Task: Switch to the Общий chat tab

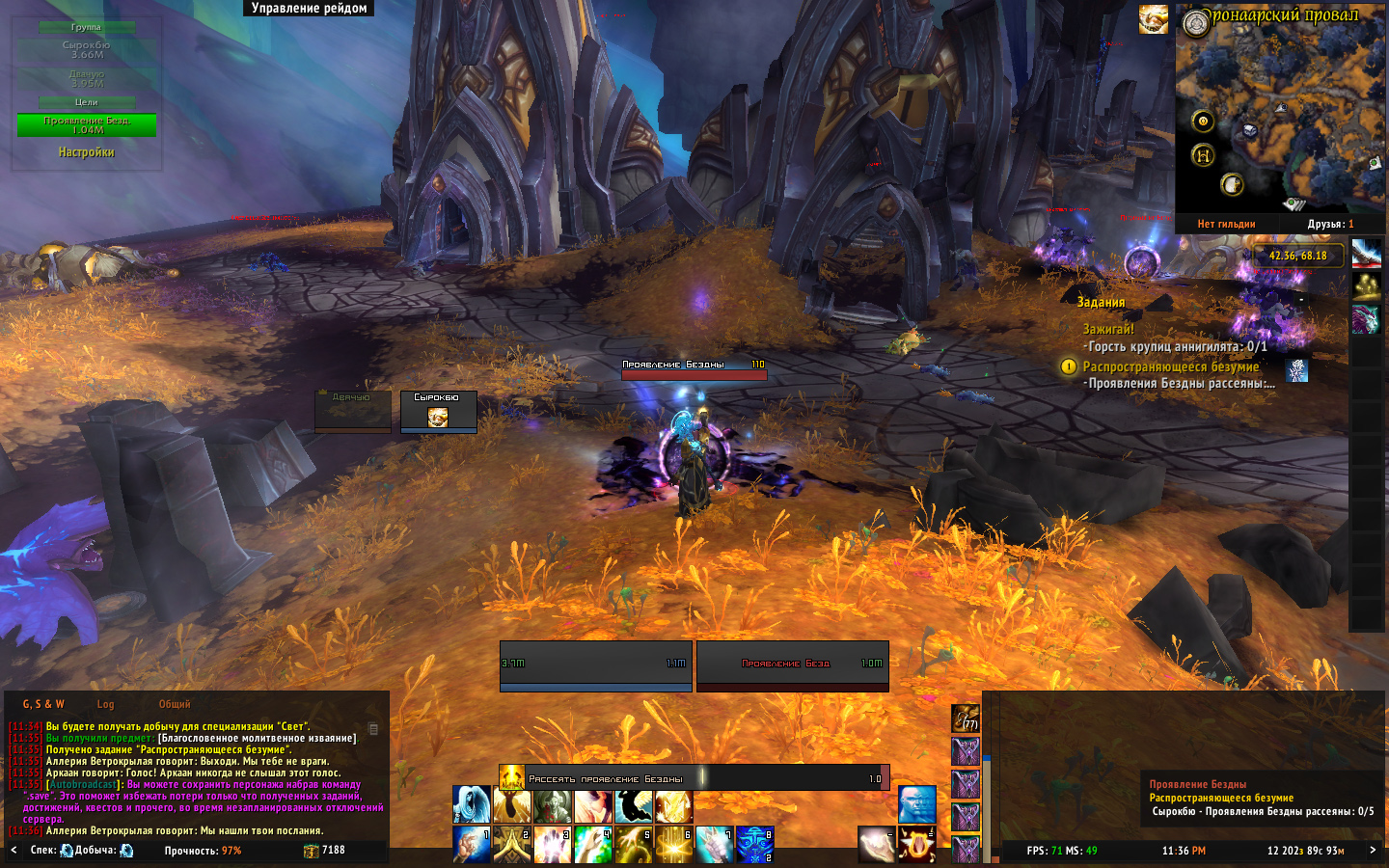Action: 175,704
